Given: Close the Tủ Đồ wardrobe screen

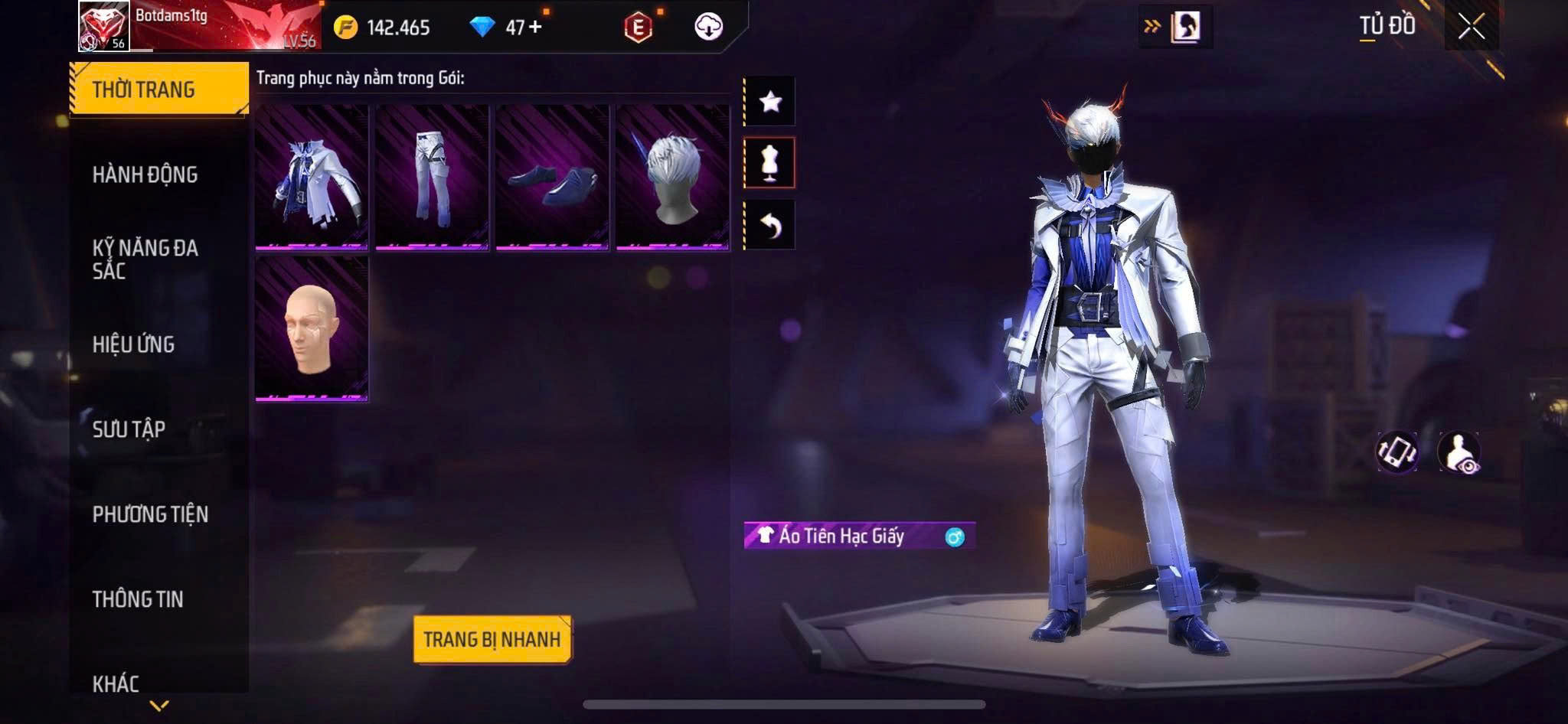Looking at the screenshot, I should click(x=1471, y=28).
